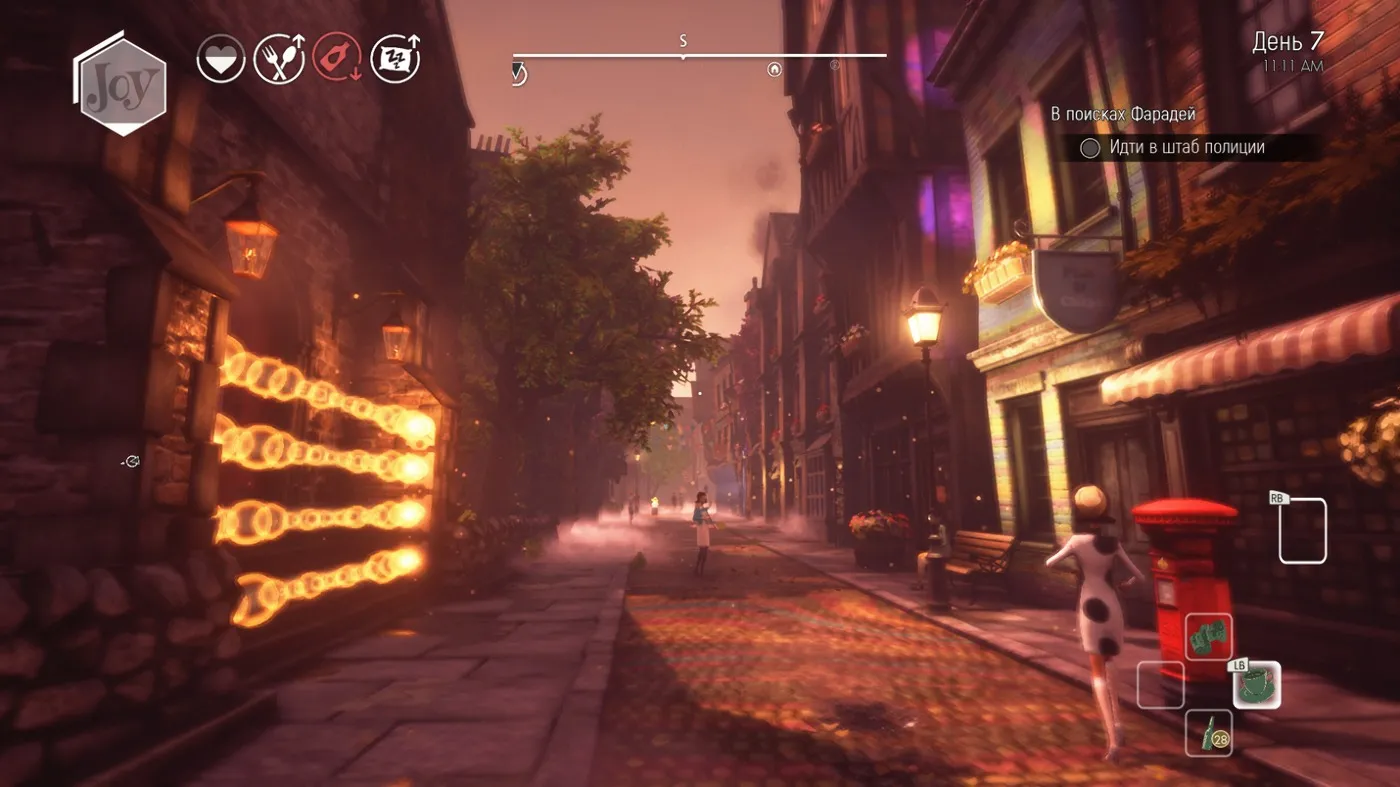The height and width of the screenshot is (787, 1400).
Task: Click the red bottle thirst icon
Action: (x=338, y=58)
